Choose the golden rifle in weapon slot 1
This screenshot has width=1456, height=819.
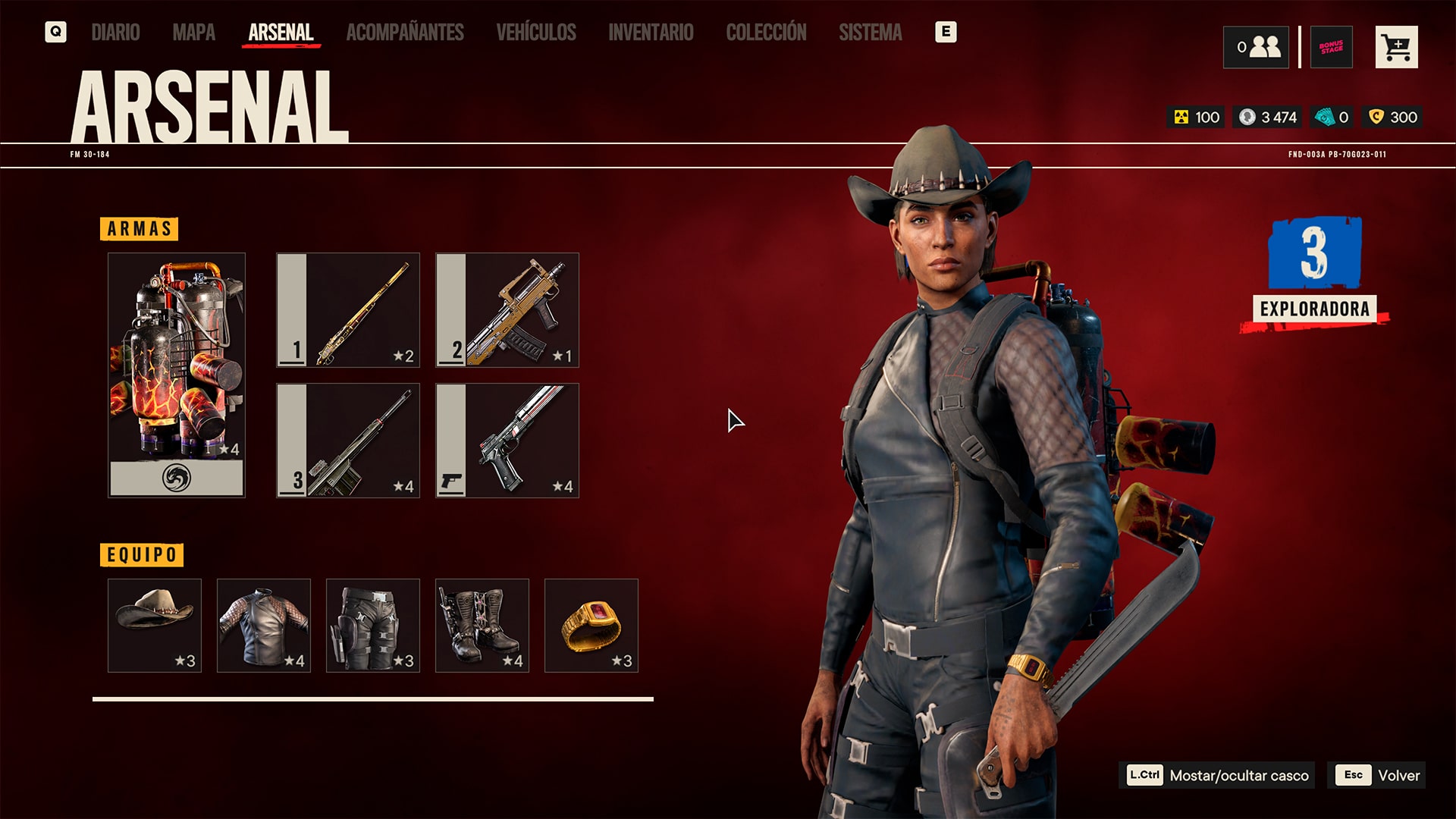tap(348, 310)
